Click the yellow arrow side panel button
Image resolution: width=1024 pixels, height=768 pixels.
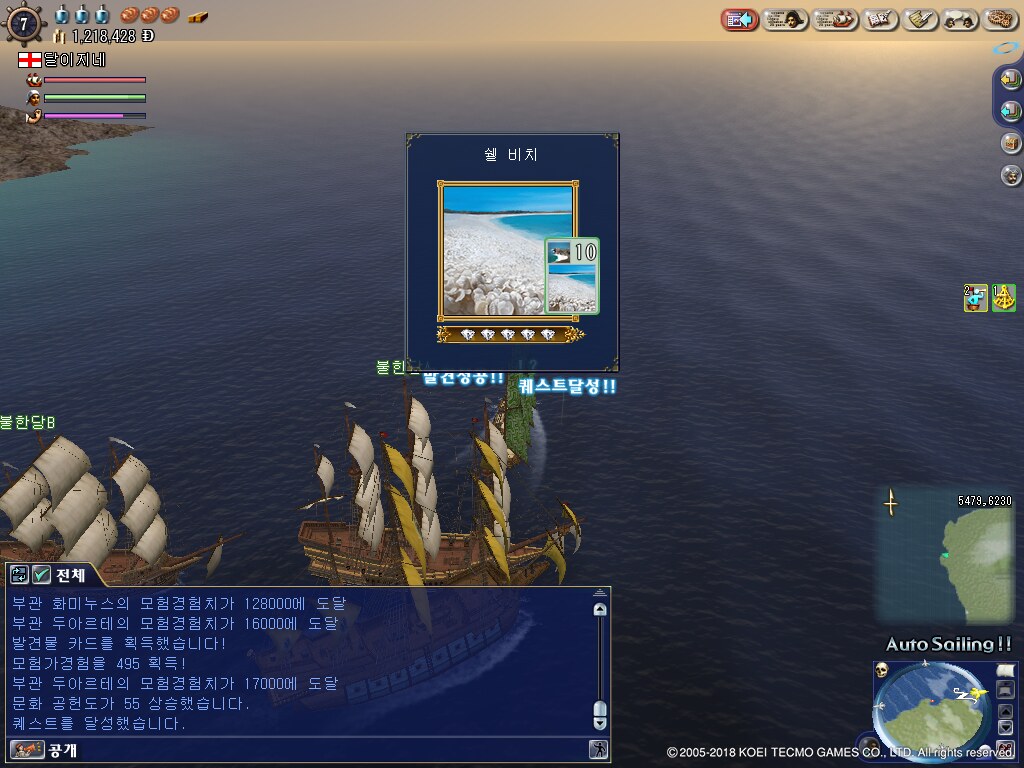coord(1011,80)
